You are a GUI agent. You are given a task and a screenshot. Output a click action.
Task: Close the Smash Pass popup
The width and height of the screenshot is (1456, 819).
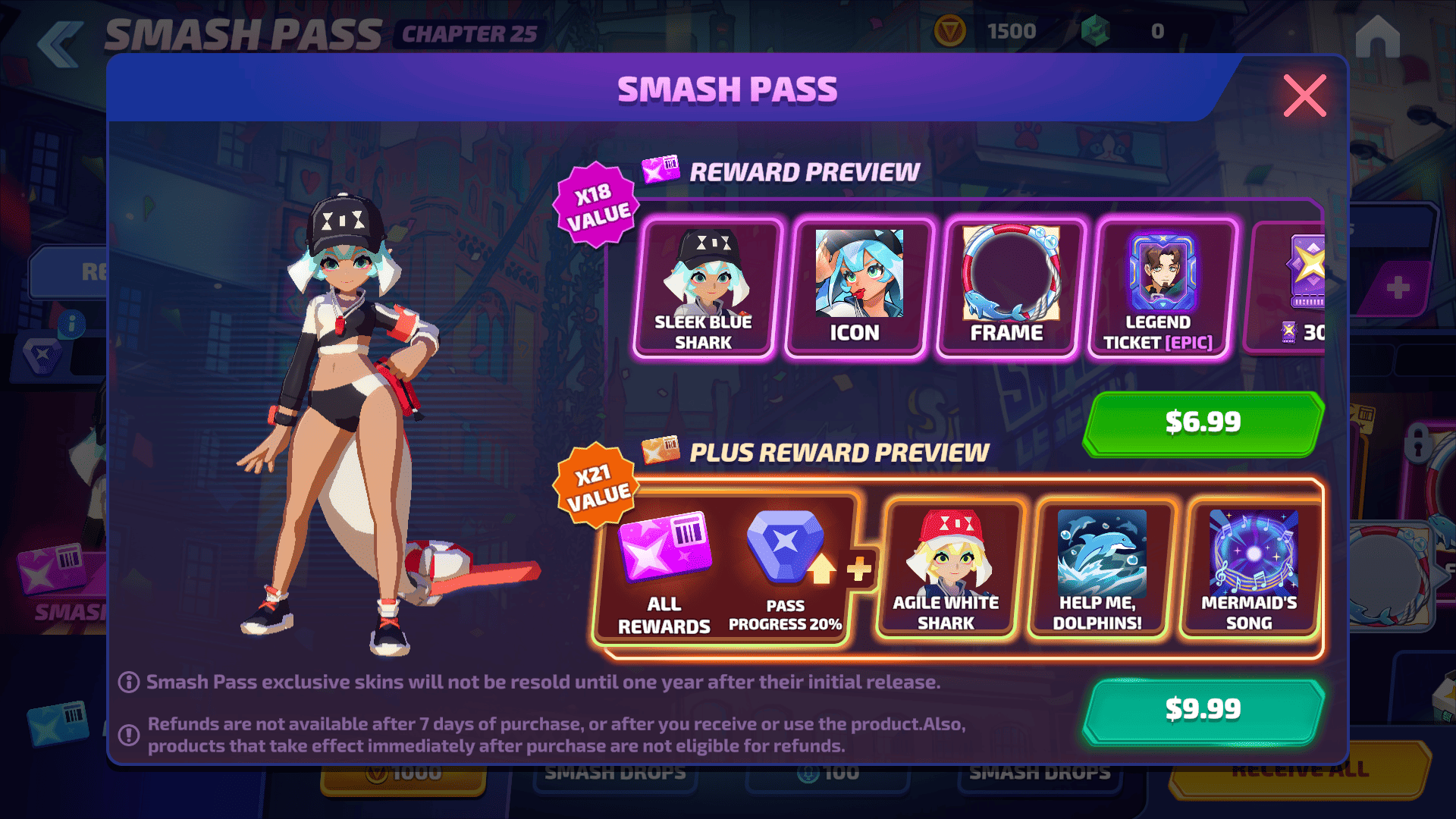(1304, 96)
